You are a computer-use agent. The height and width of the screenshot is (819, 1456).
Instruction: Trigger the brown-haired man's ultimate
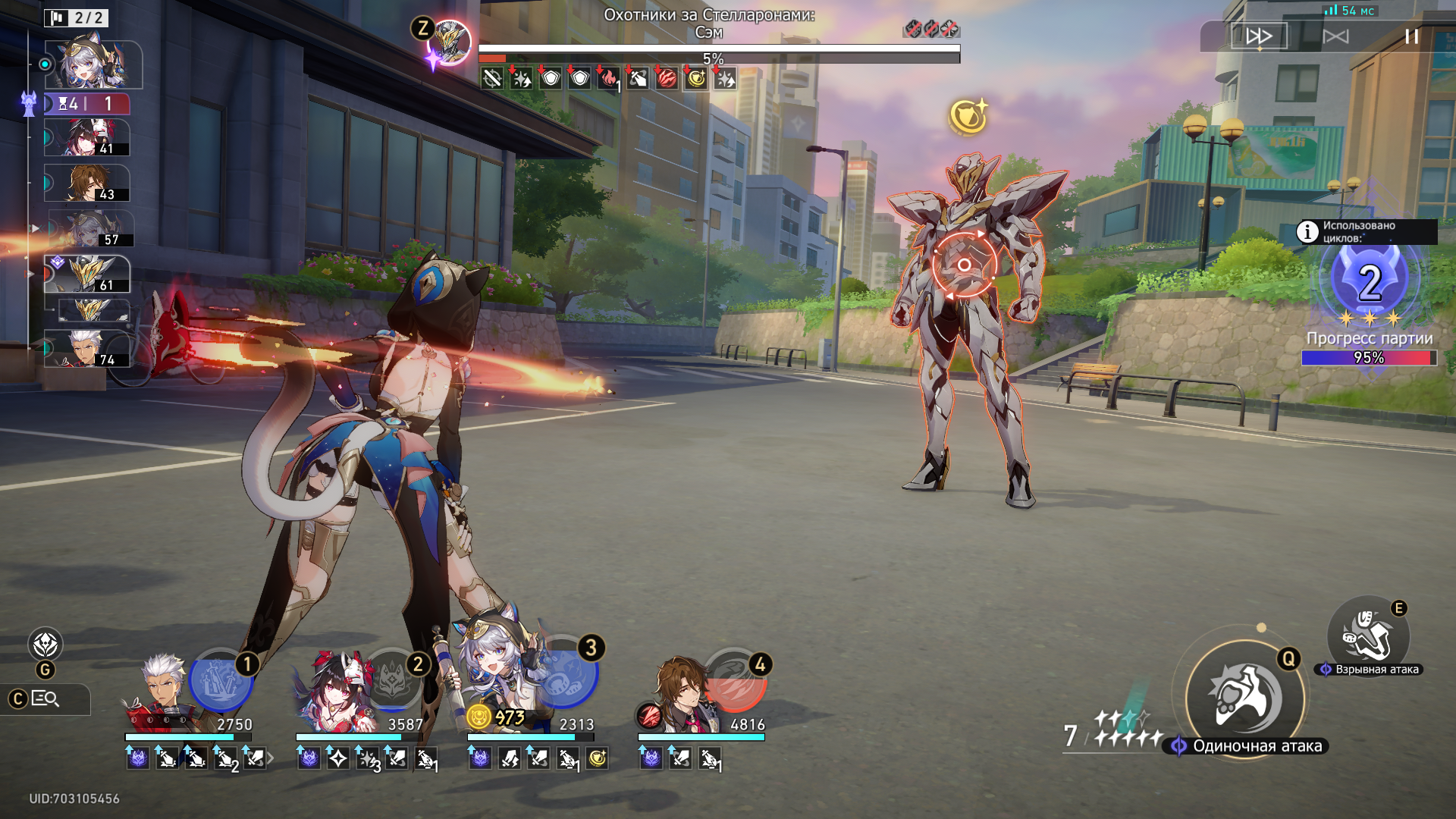click(x=734, y=680)
